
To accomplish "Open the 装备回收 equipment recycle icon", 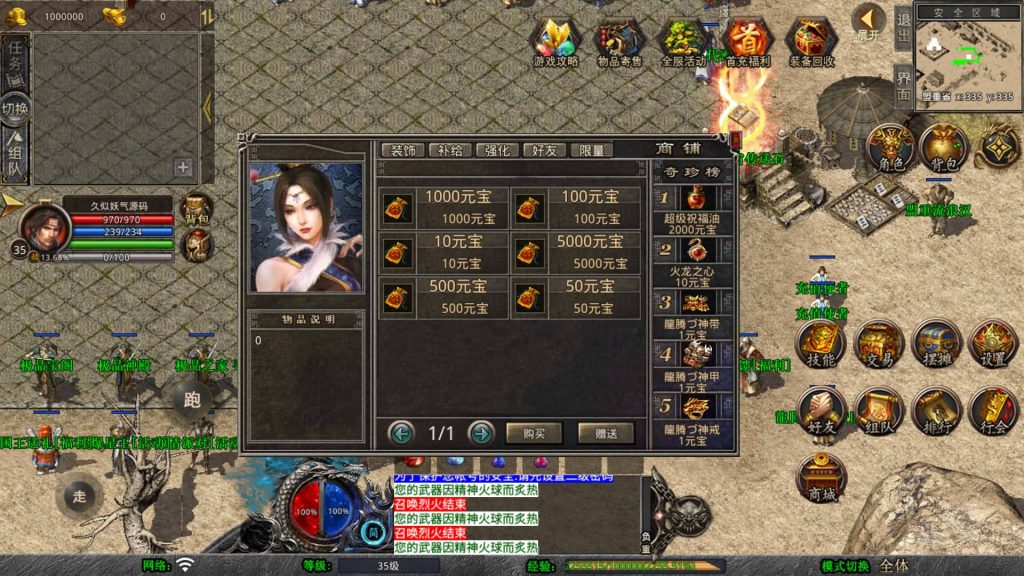I will (811, 43).
